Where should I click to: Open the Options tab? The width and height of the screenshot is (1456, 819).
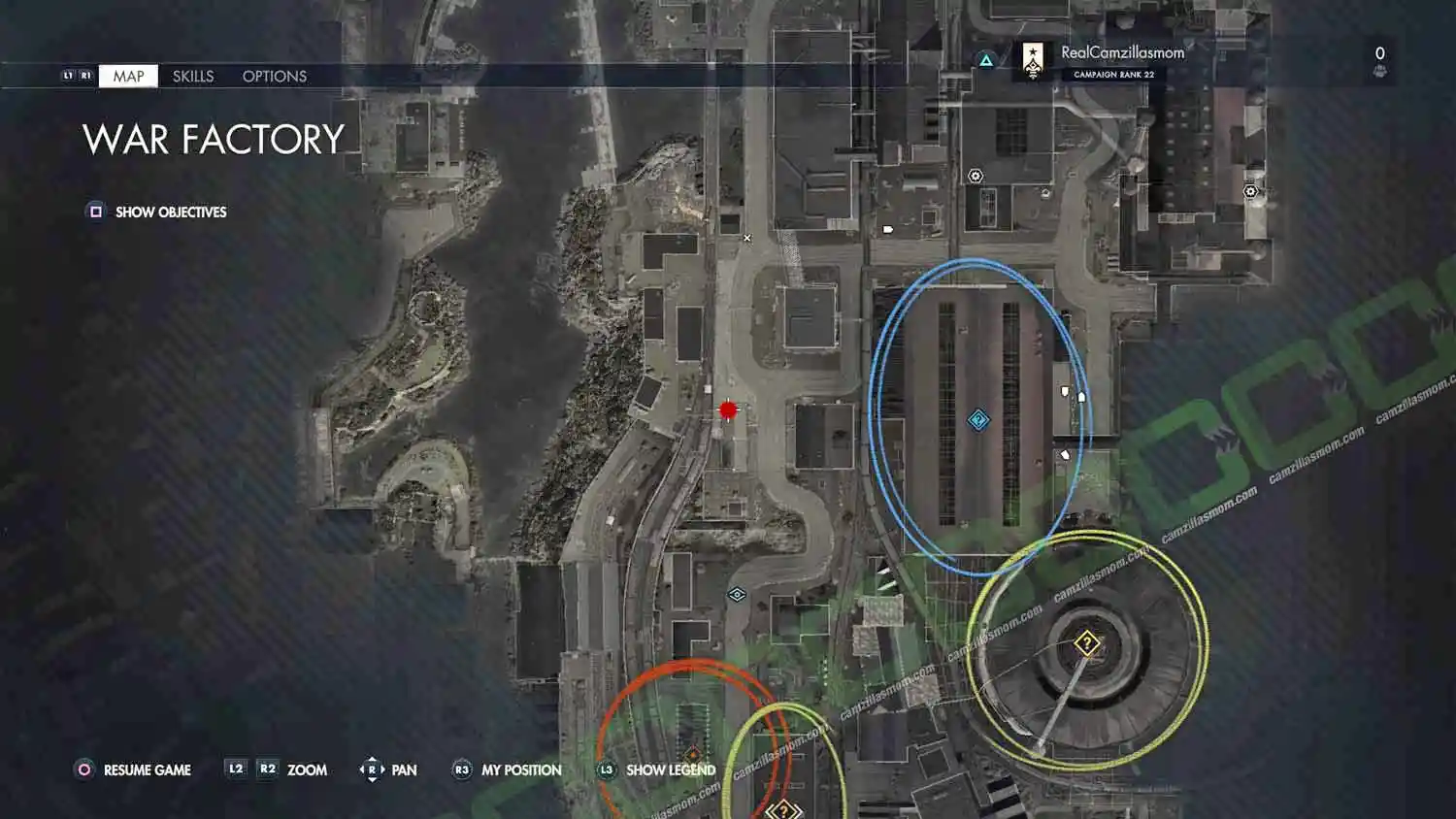click(x=275, y=76)
